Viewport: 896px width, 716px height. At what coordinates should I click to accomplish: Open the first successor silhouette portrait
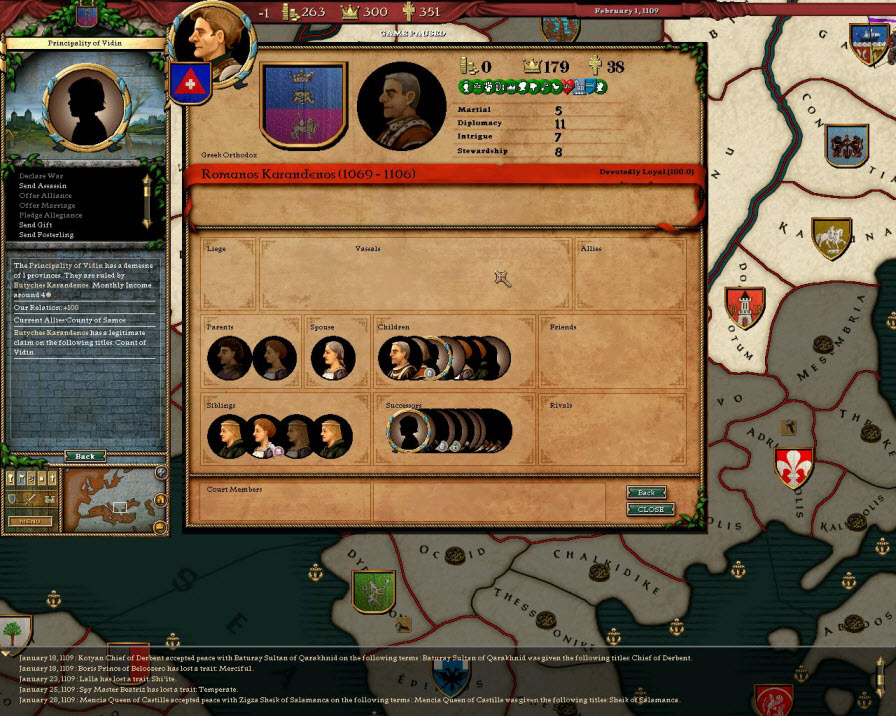(x=408, y=431)
